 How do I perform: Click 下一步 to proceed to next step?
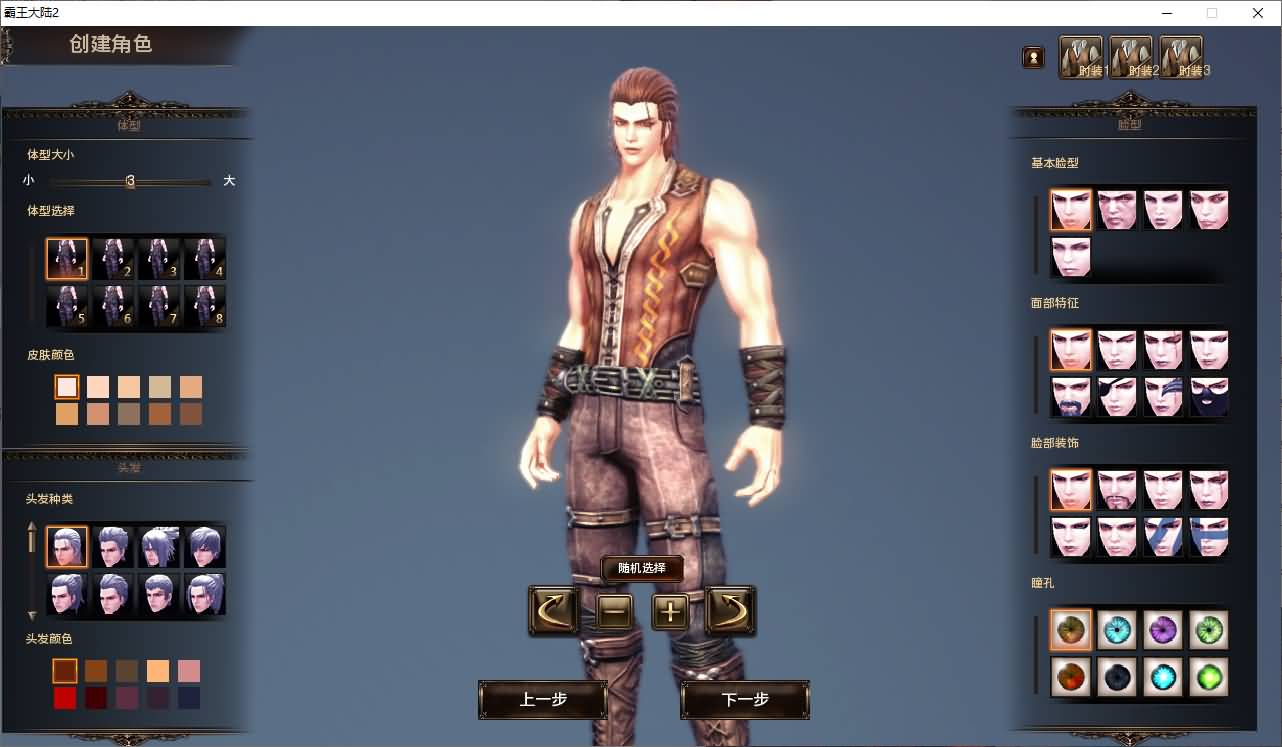744,700
